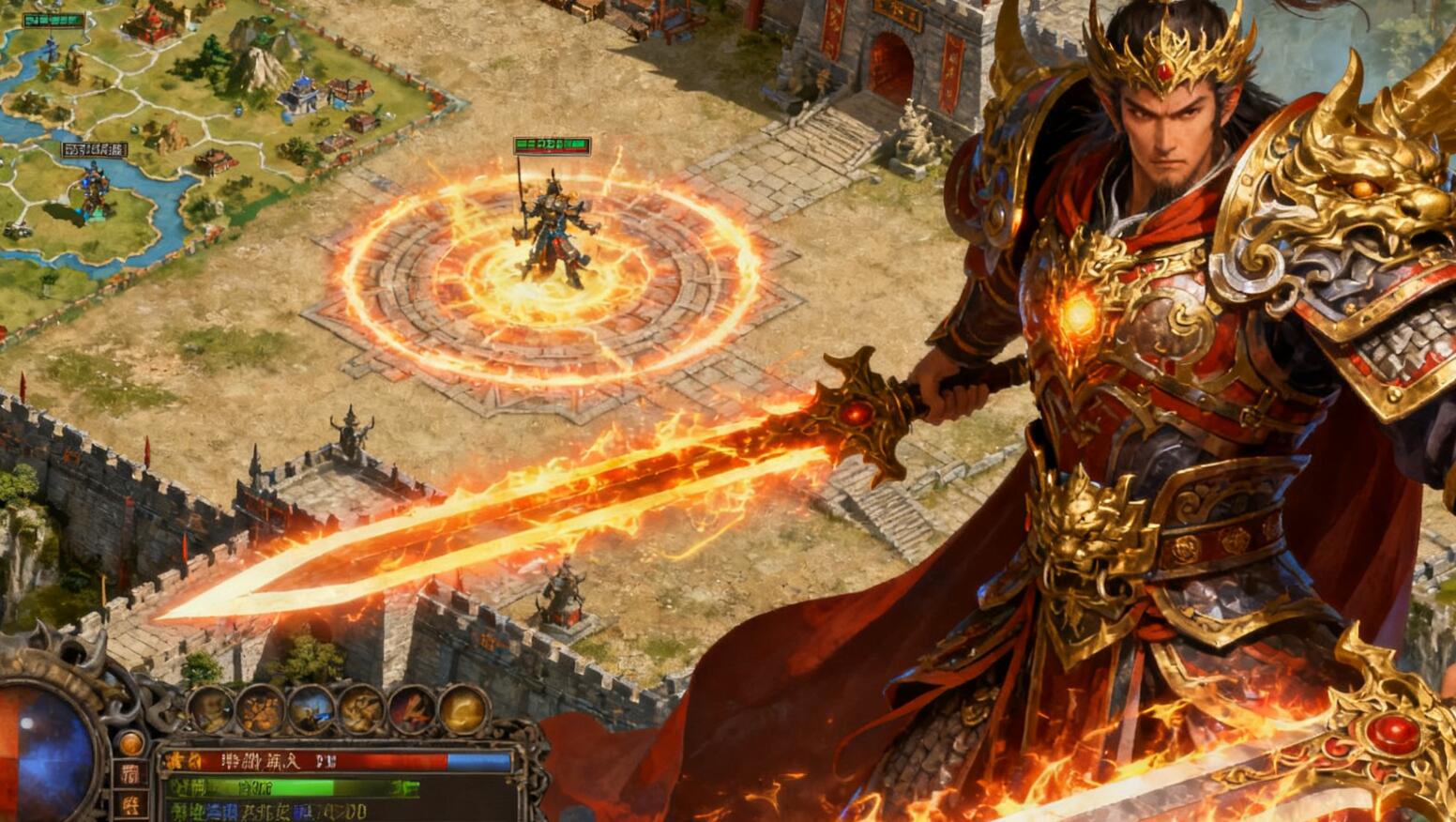Activate the orange crossed-blades skill icon
The width and height of the screenshot is (1456, 822).
pyautogui.click(x=260, y=710)
